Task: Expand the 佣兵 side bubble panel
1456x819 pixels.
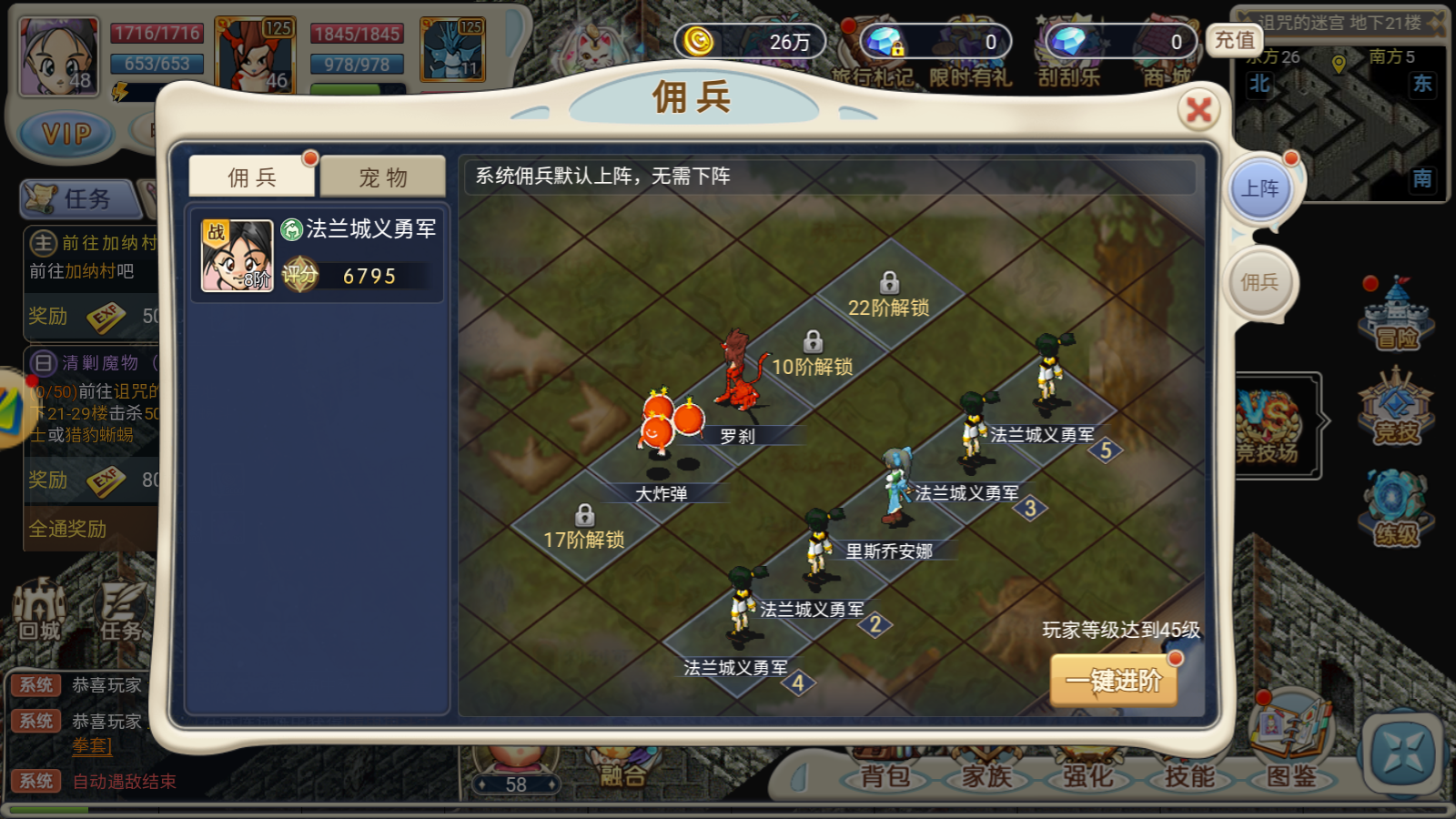Action: (1261, 282)
